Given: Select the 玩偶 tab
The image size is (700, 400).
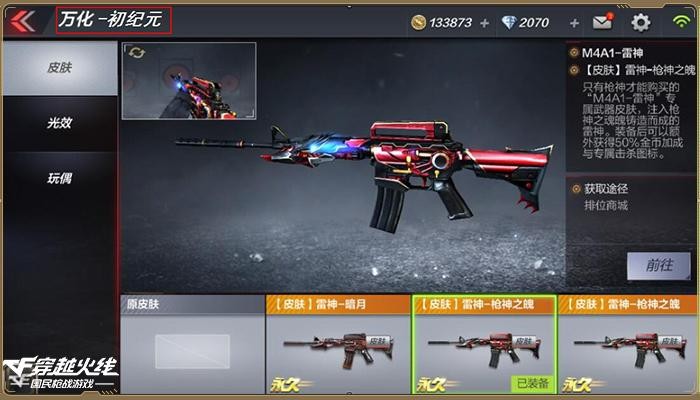Looking at the screenshot, I should coord(58,178).
